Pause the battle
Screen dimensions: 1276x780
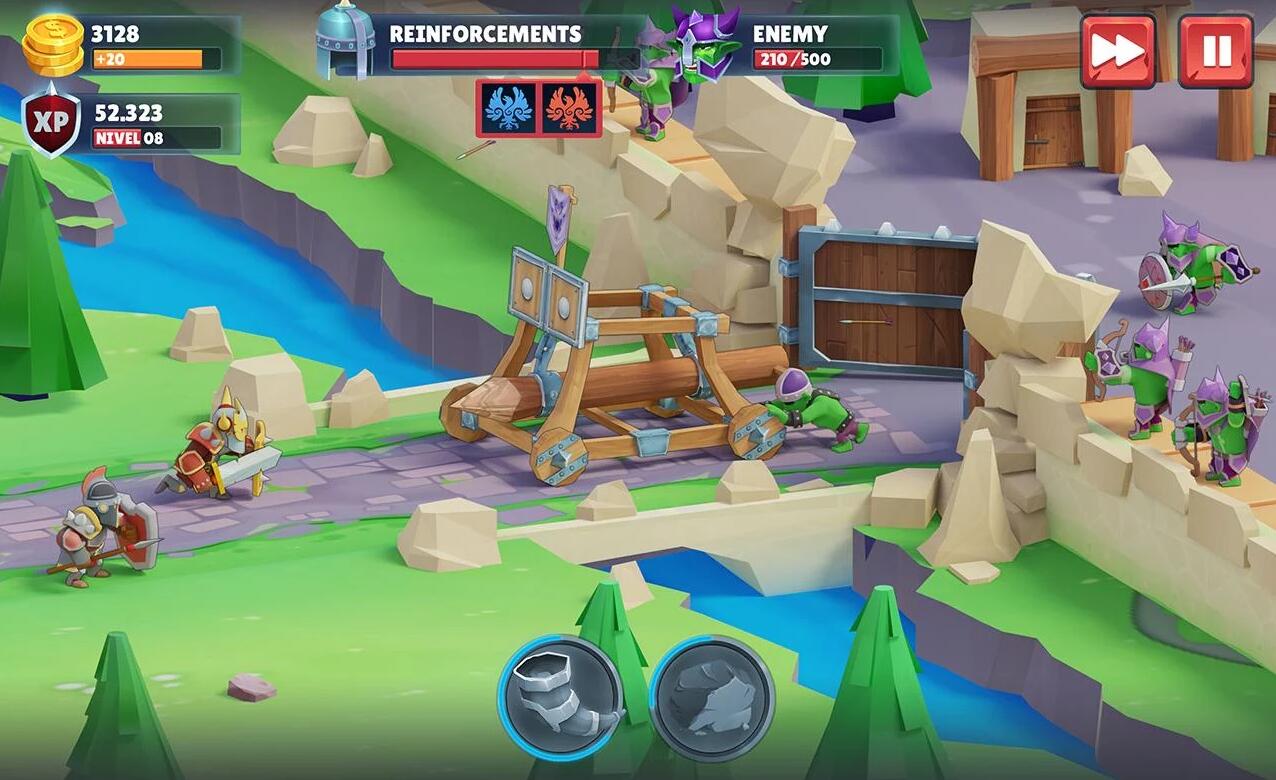click(x=1215, y=50)
